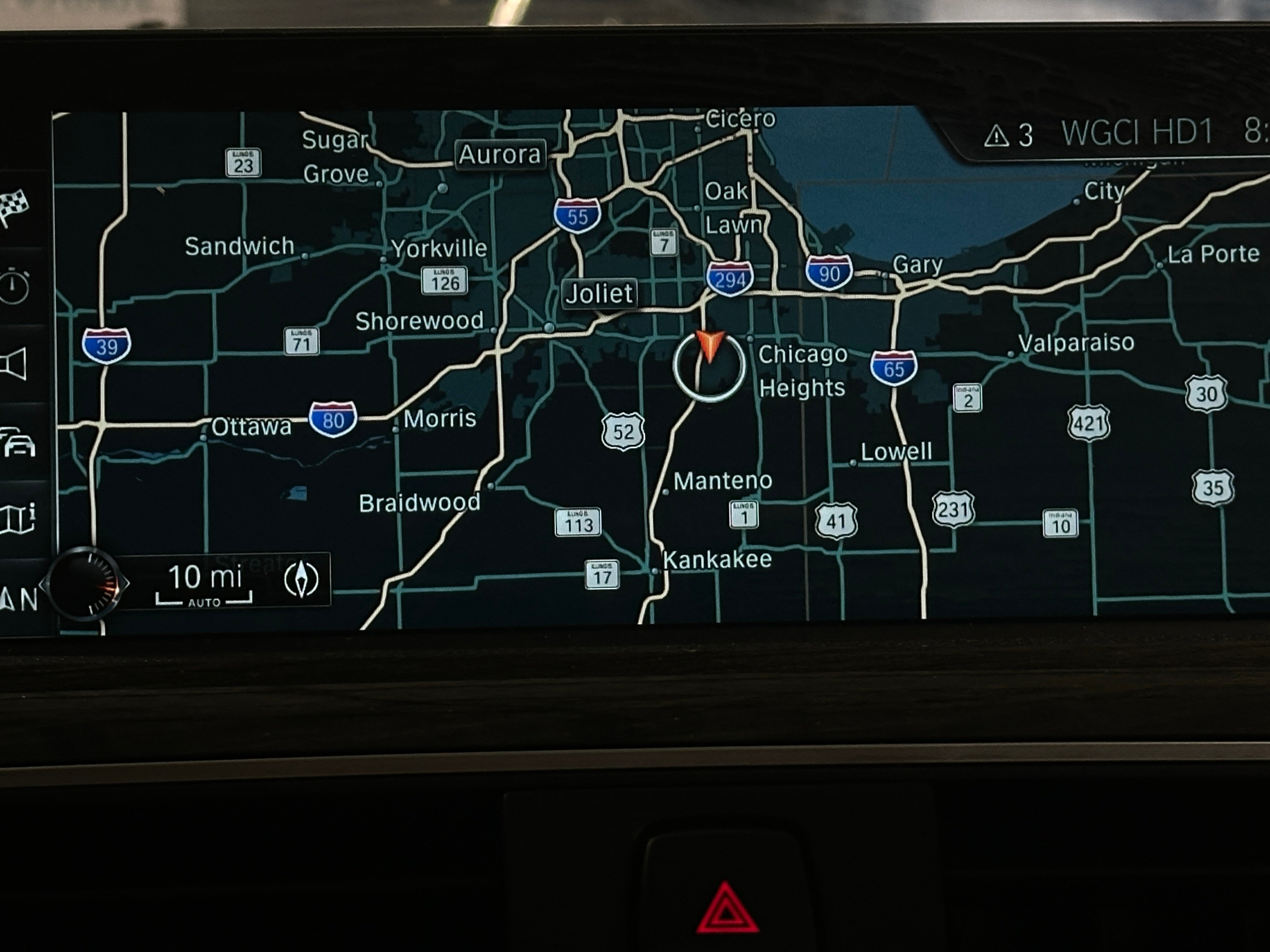The width and height of the screenshot is (1270, 952).
Task: Toggle the compass orientation button
Action: coord(301,580)
